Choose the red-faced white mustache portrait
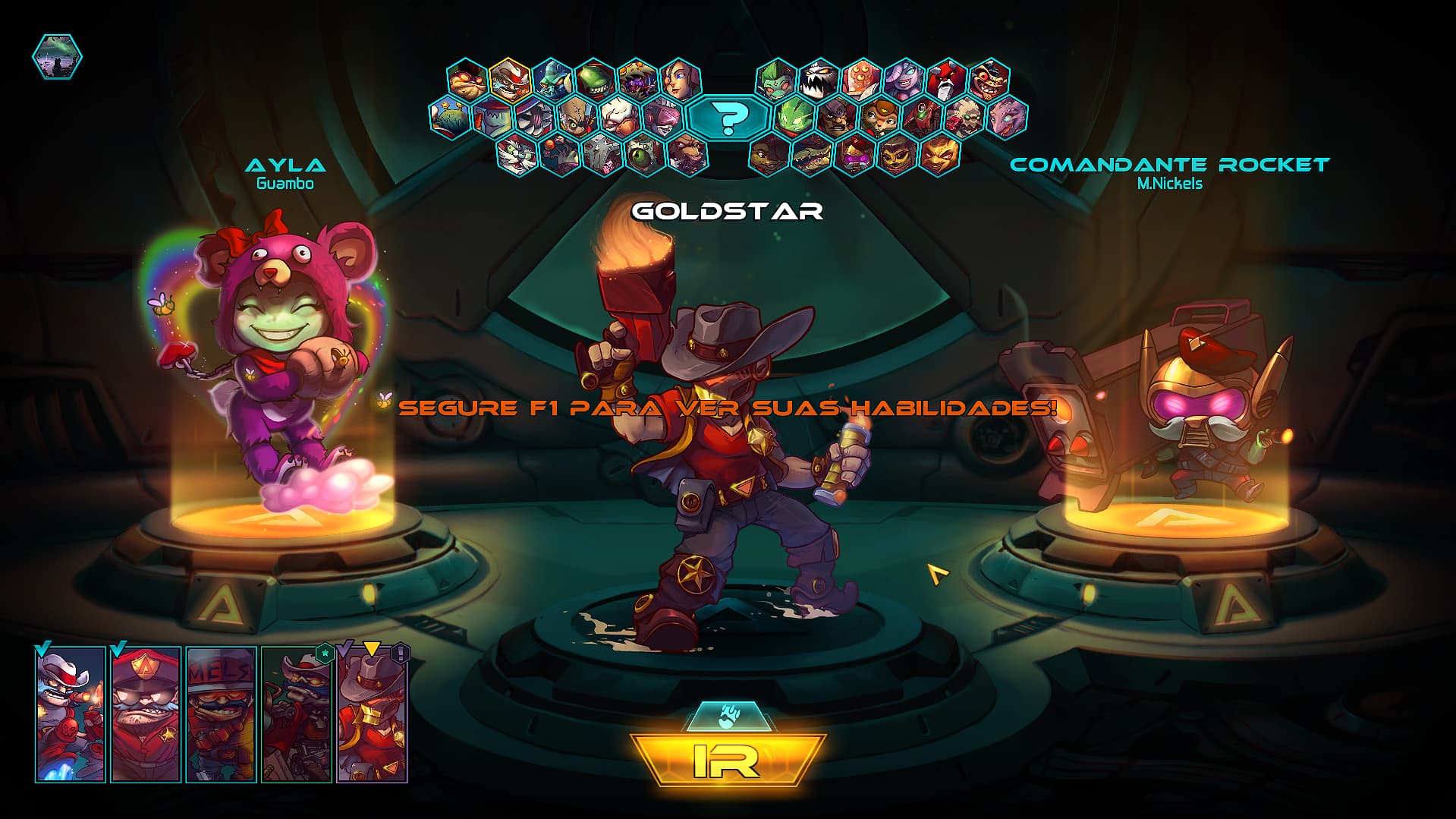 coord(946,79)
